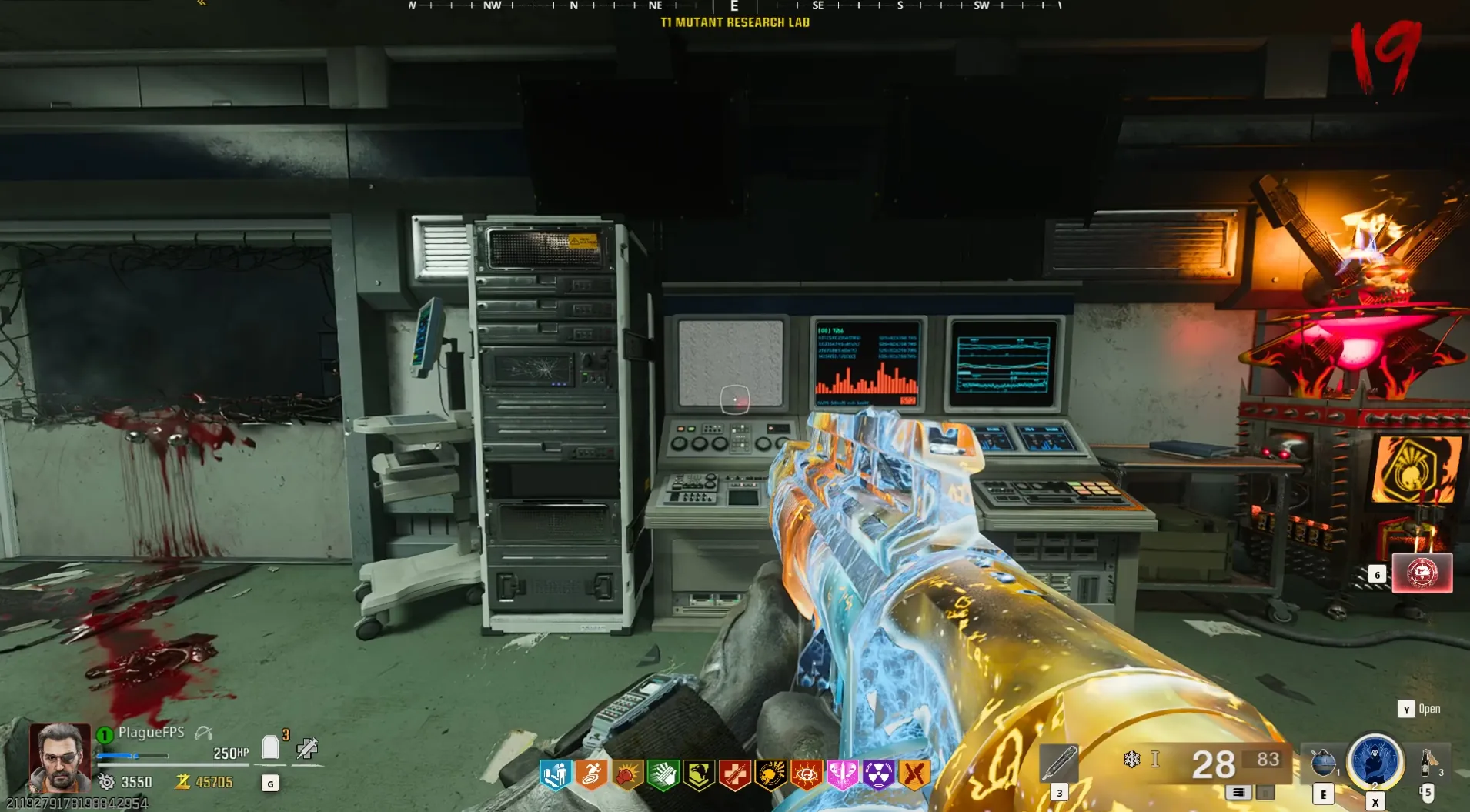Choose the Molotov bottle lethal slot
The height and width of the screenshot is (812, 1470).
click(1428, 762)
